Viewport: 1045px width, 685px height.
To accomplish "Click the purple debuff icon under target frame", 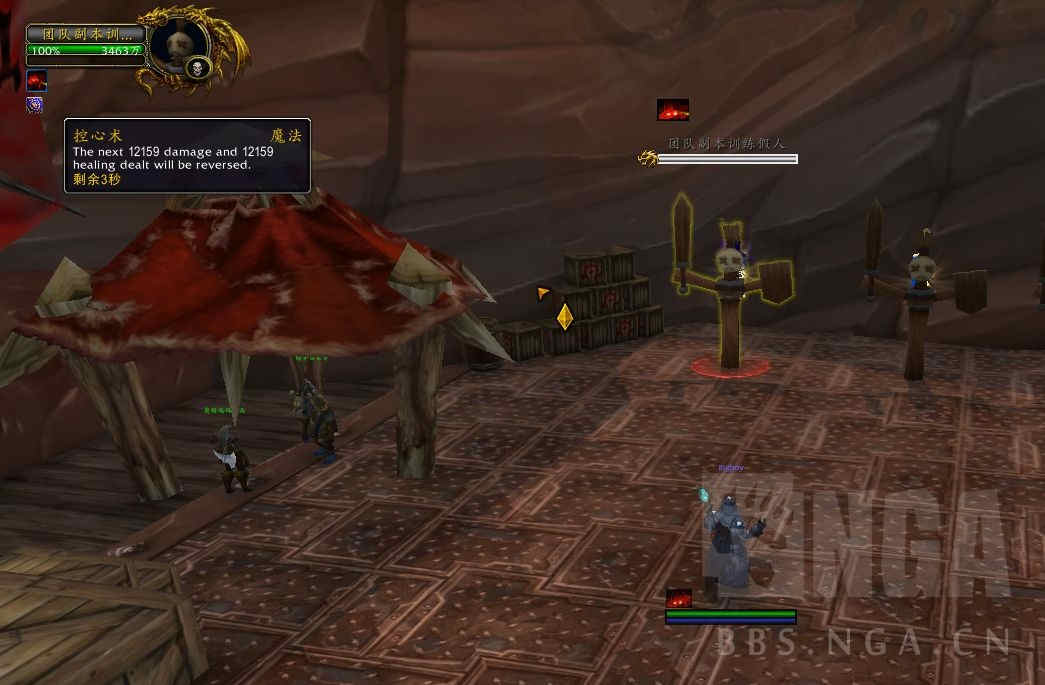I will (x=35, y=105).
